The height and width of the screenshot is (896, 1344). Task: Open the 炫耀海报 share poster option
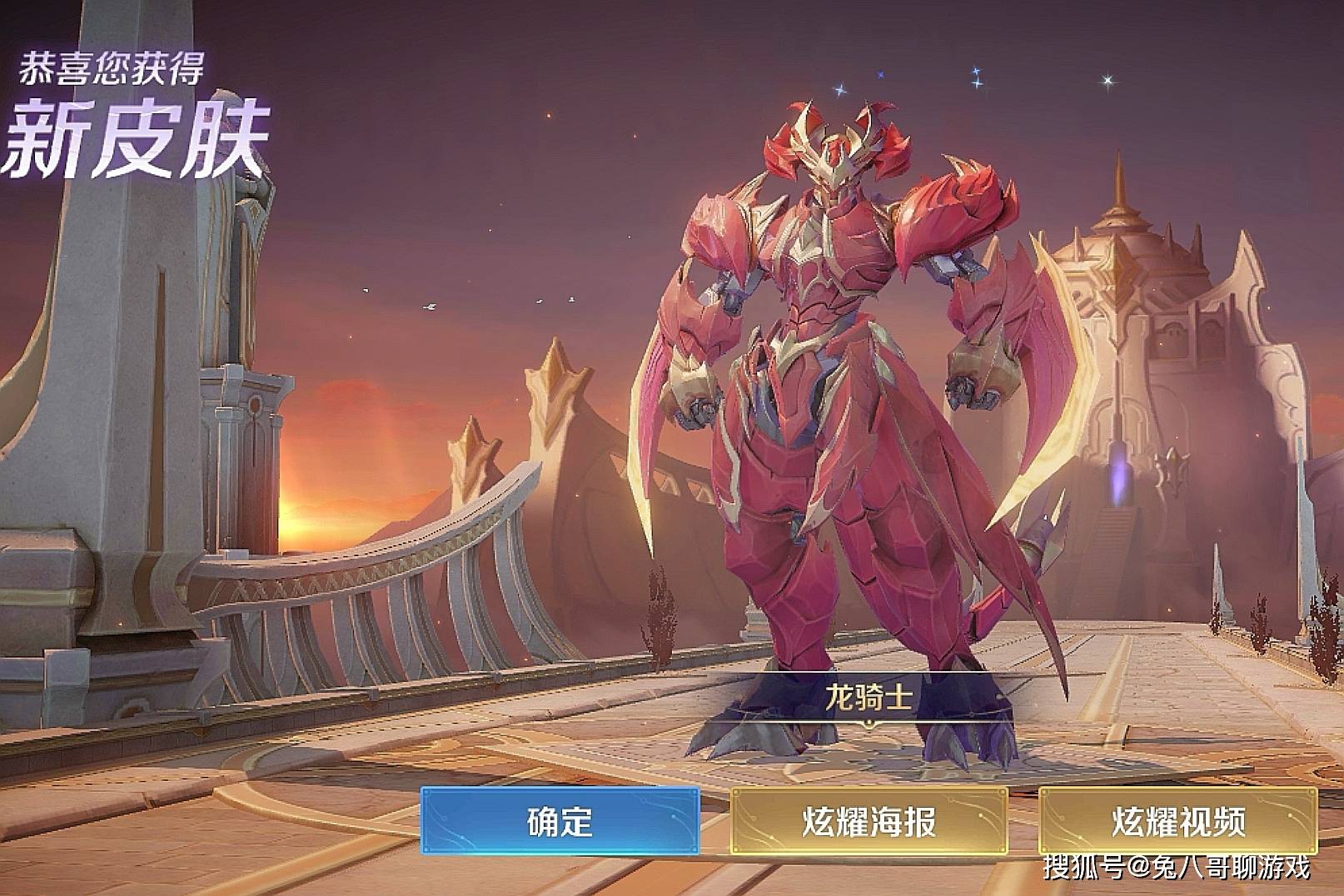(x=869, y=821)
